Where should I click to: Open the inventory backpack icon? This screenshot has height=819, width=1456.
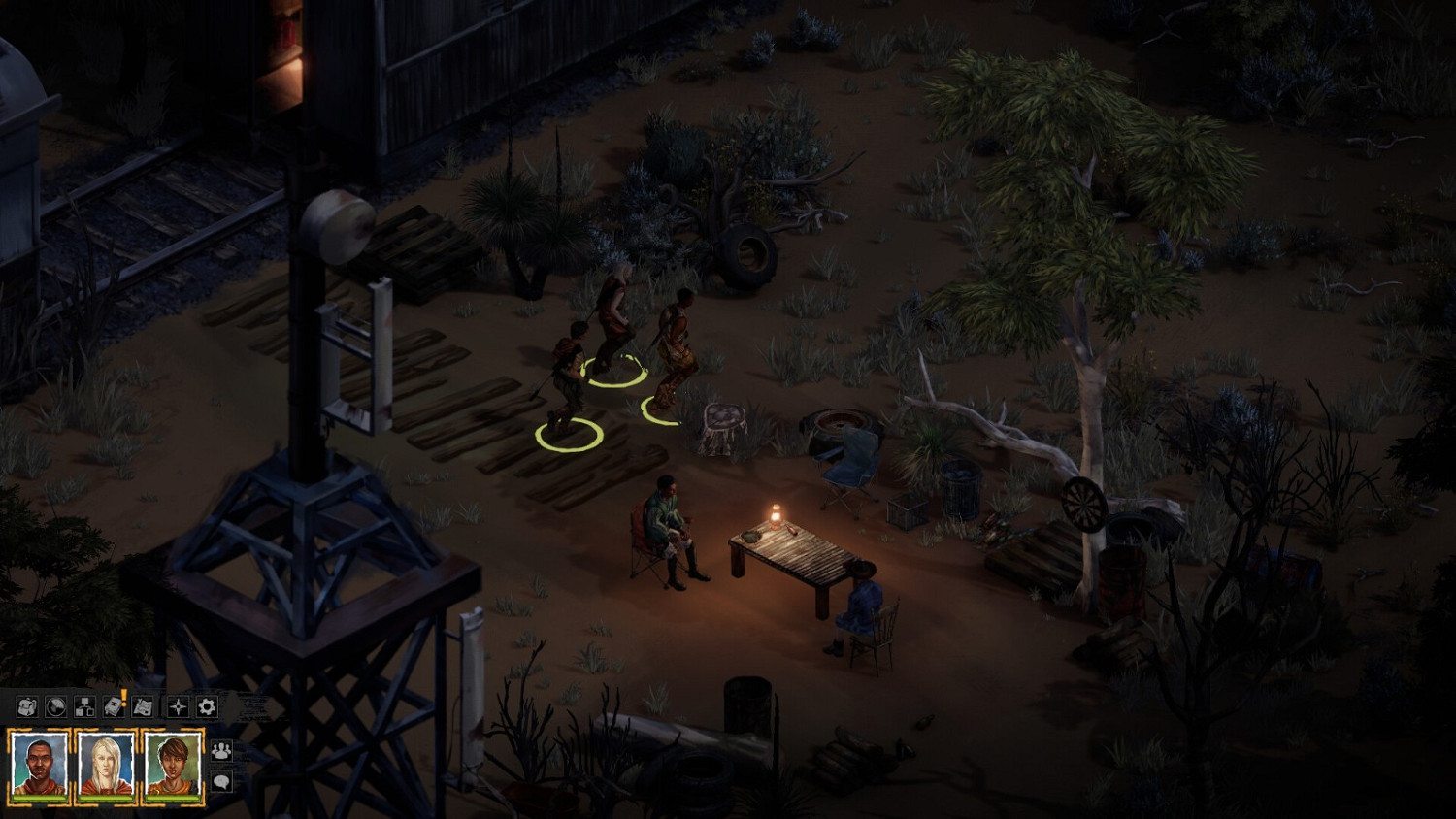25,707
